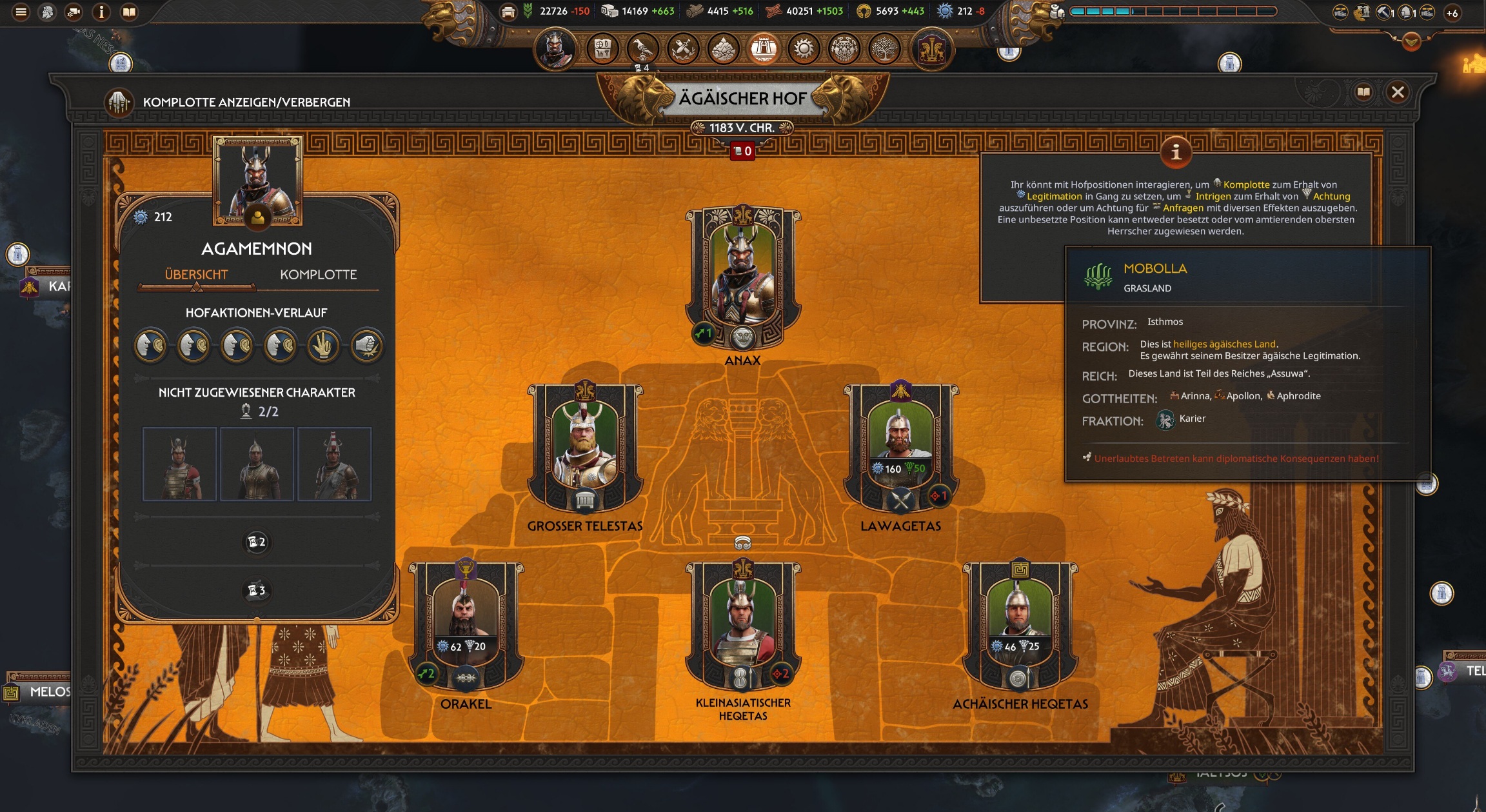Toggle Komplotte anzeigen/verbergen
Screen dimensions: 1486x812
tap(119, 103)
